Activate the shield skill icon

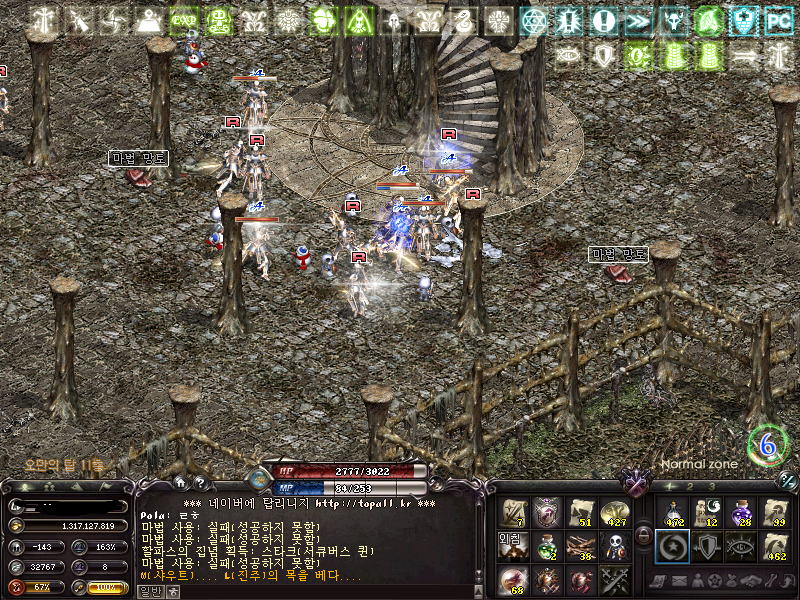[x=706, y=546]
